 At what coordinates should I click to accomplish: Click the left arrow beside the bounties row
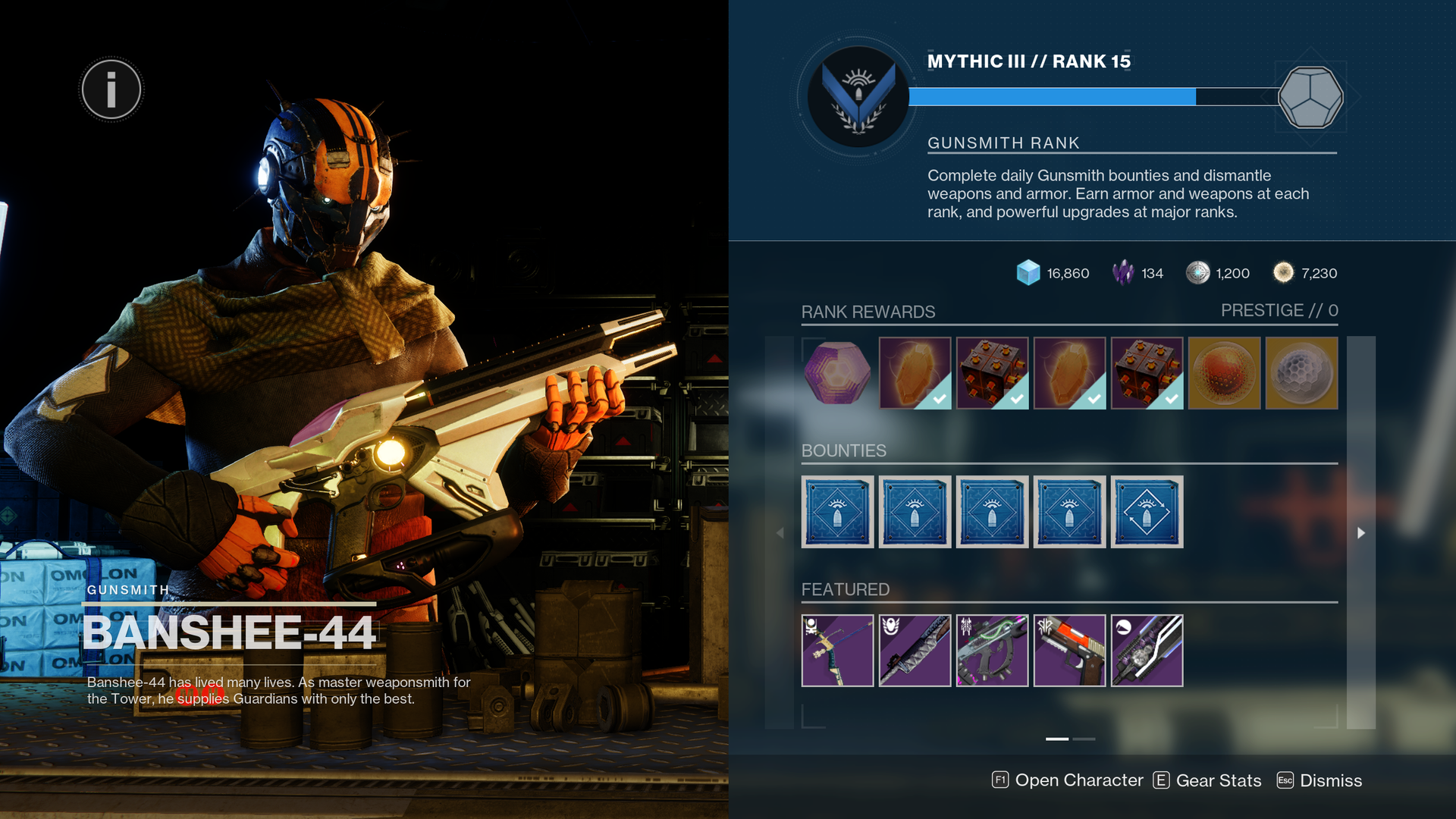click(780, 532)
